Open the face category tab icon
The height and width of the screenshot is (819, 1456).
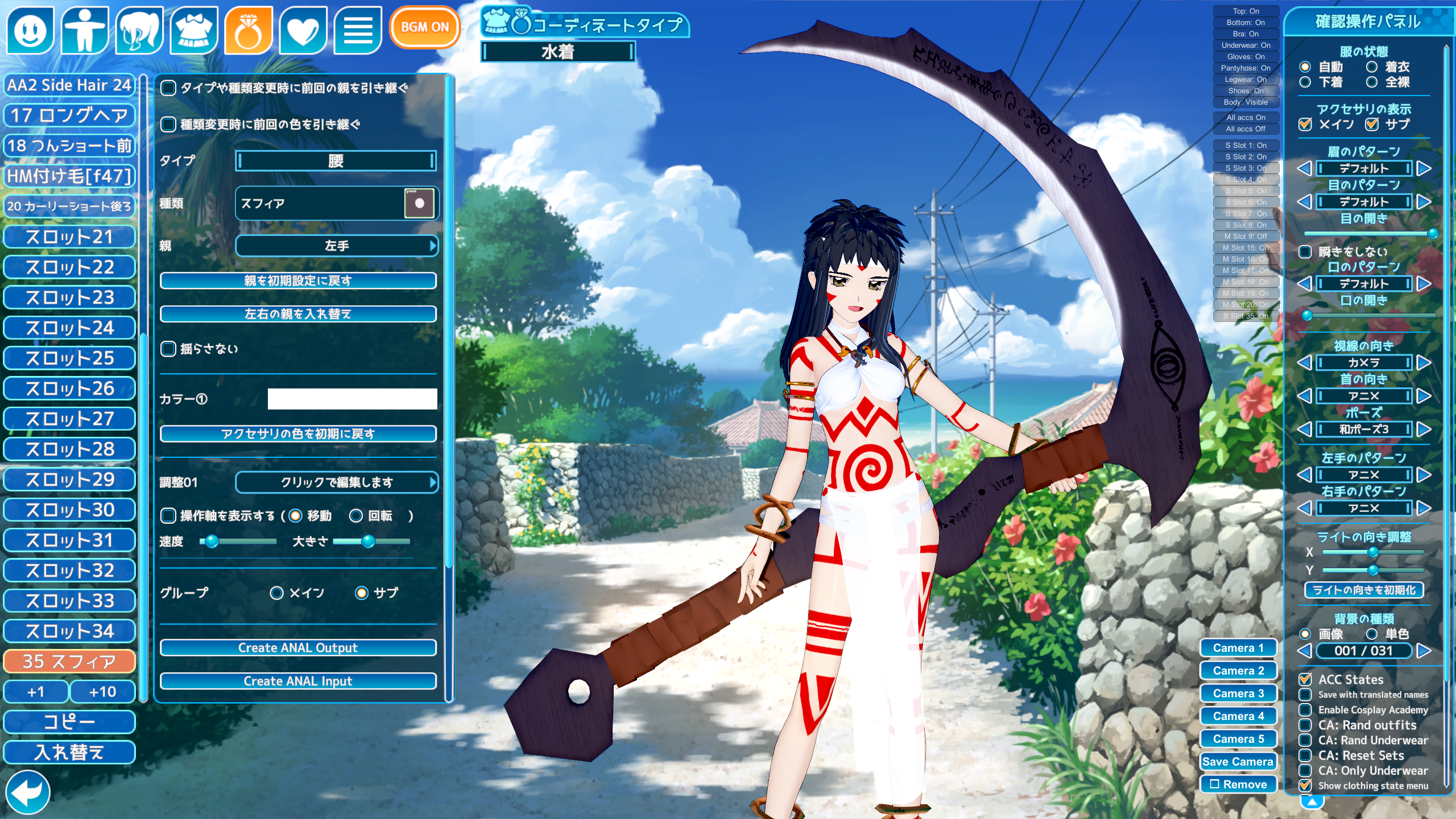pos(30,30)
